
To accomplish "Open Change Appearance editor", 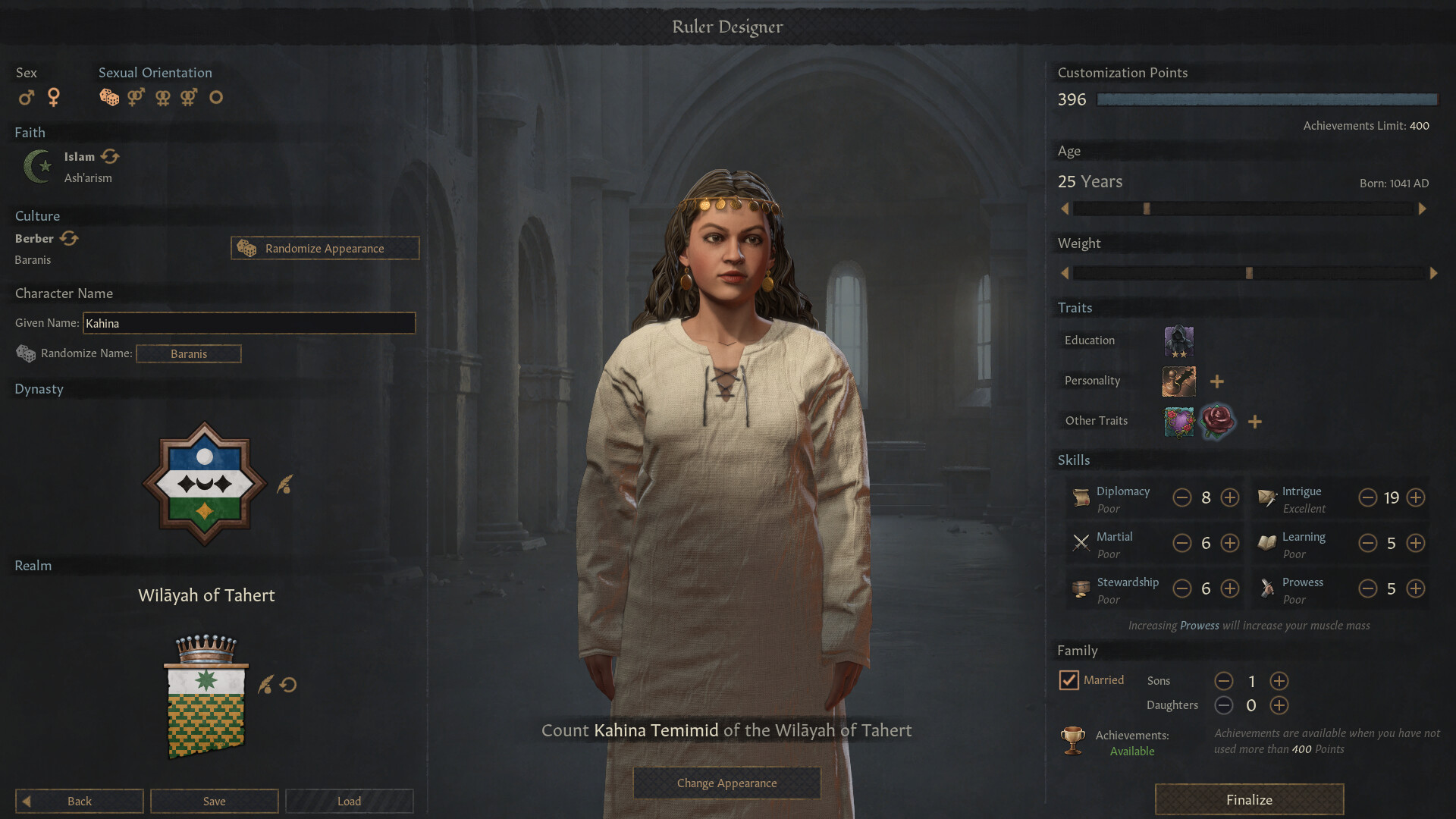I will coord(726,783).
